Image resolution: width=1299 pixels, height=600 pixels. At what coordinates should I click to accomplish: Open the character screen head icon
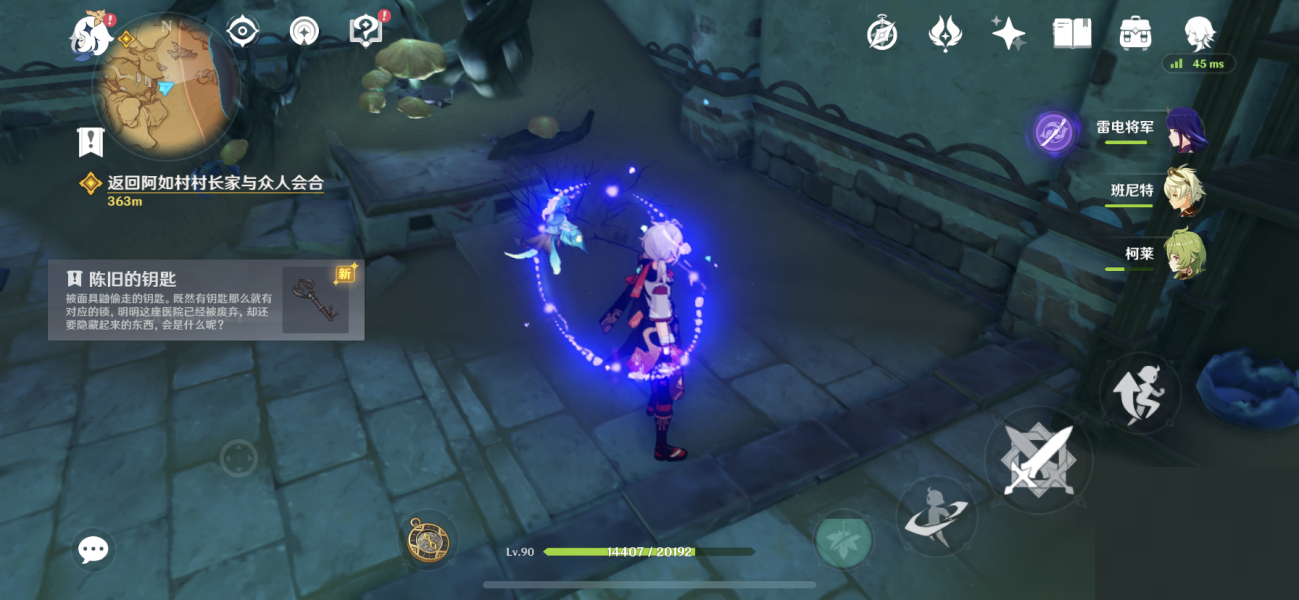point(1199,34)
